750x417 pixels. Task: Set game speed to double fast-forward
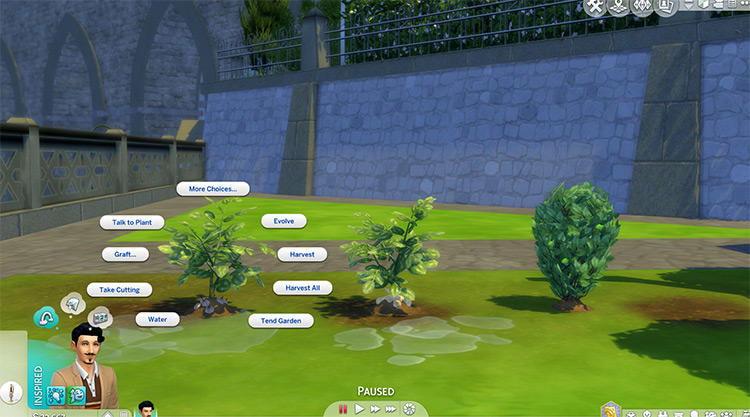[x=375, y=409]
